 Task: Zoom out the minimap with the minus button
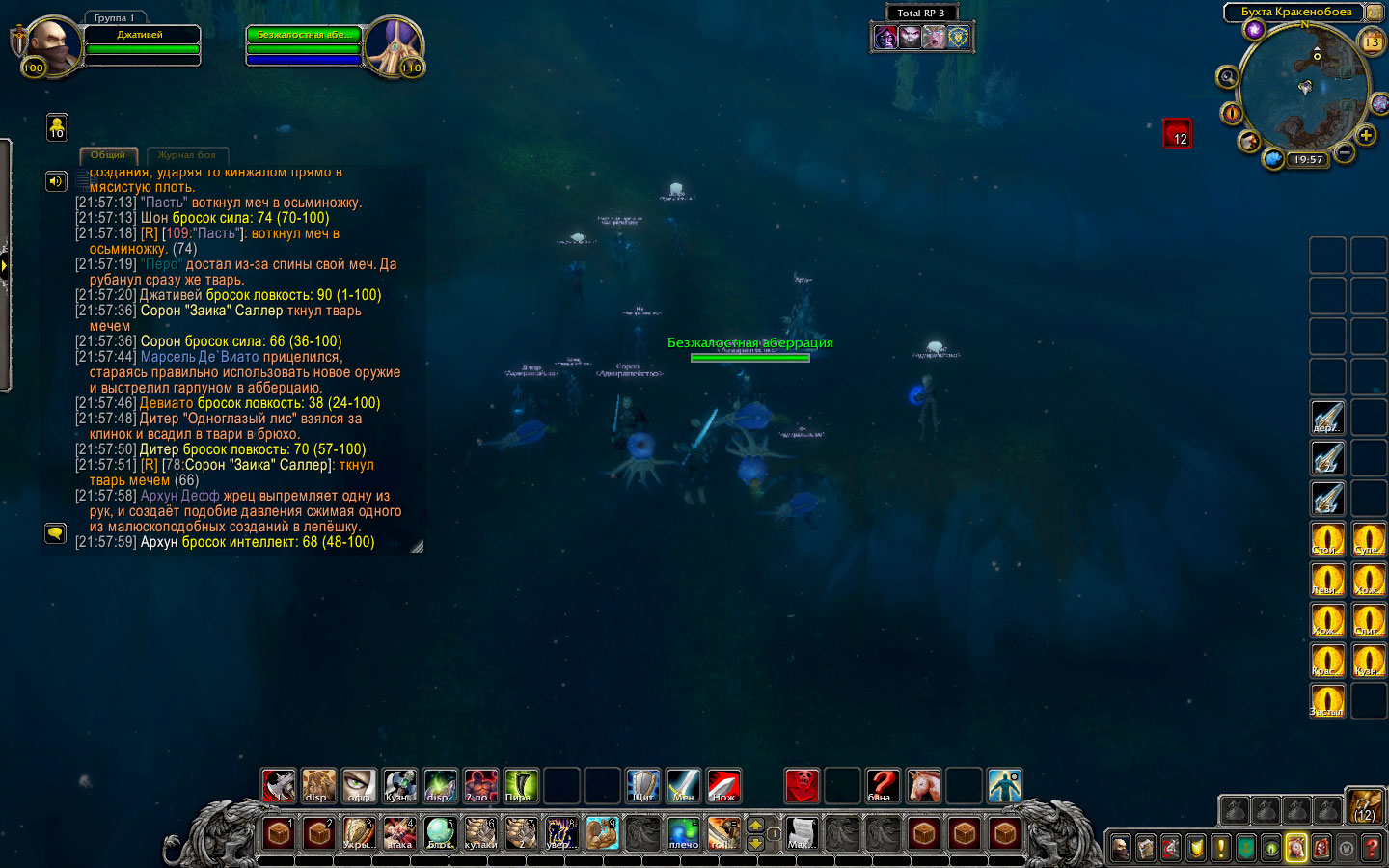pyautogui.click(x=1345, y=152)
